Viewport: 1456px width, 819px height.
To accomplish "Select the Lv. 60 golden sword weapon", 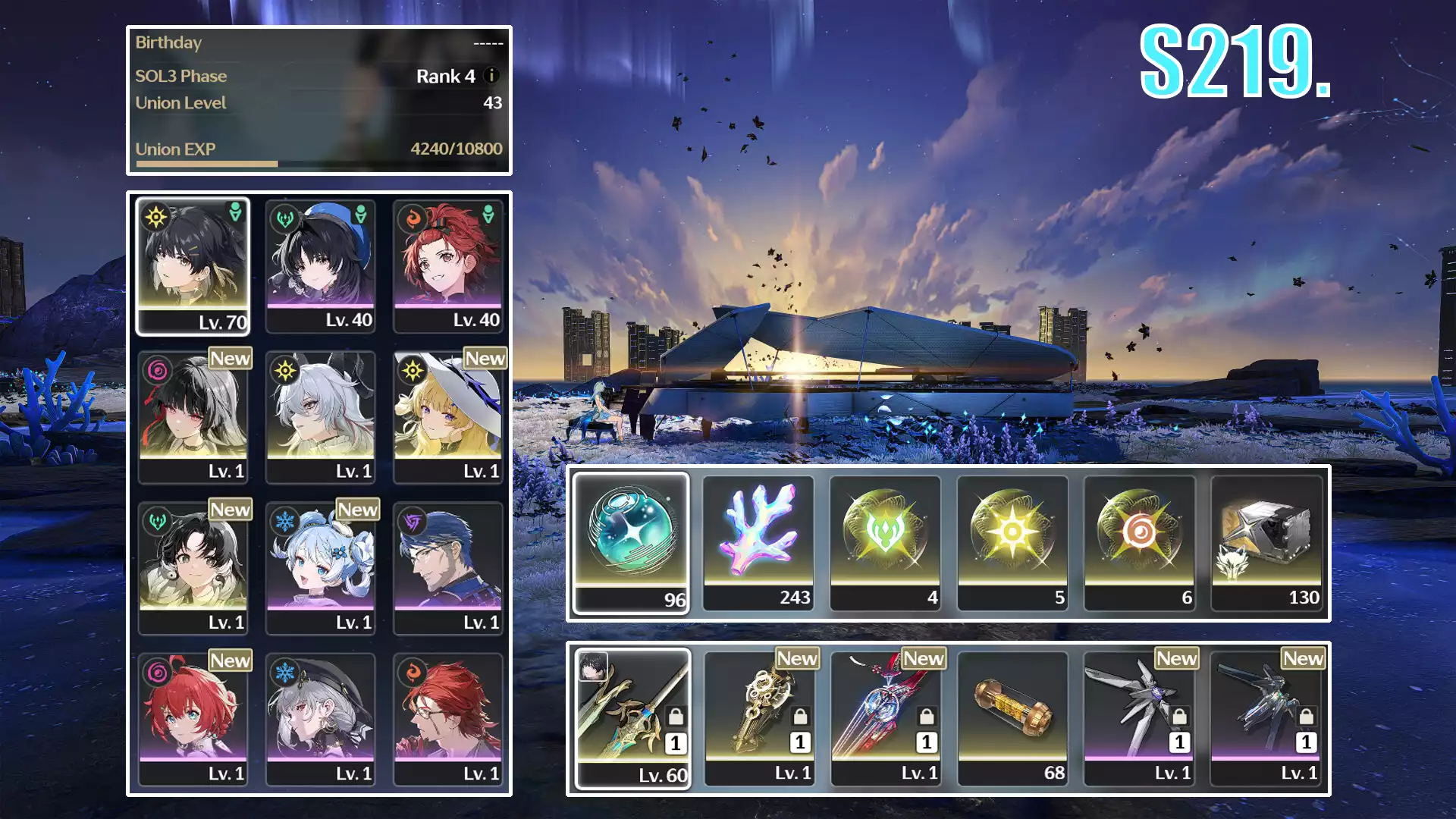I will point(632,718).
